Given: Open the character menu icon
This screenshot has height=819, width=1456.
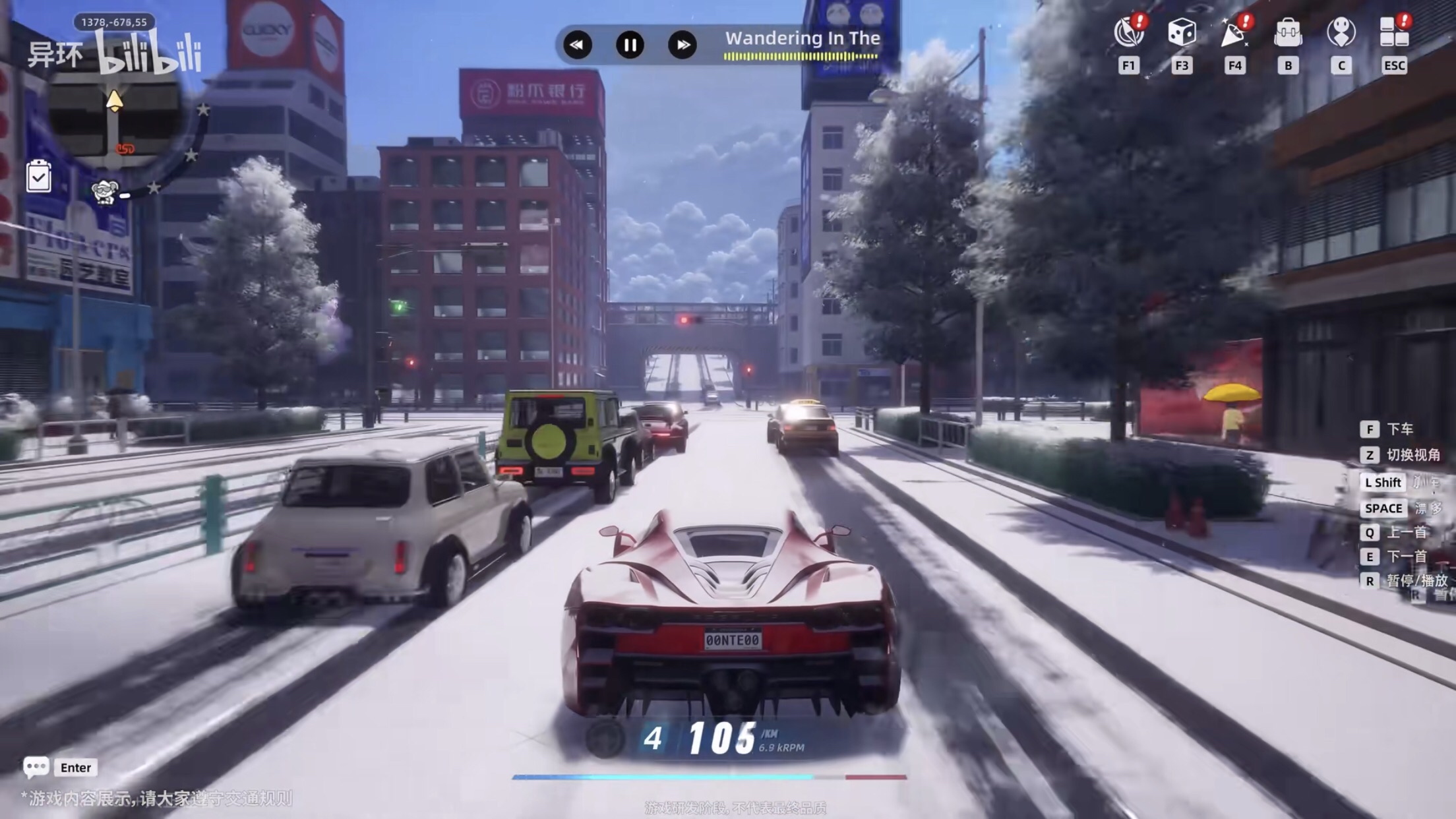Looking at the screenshot, I should [x=1341, y=32].
